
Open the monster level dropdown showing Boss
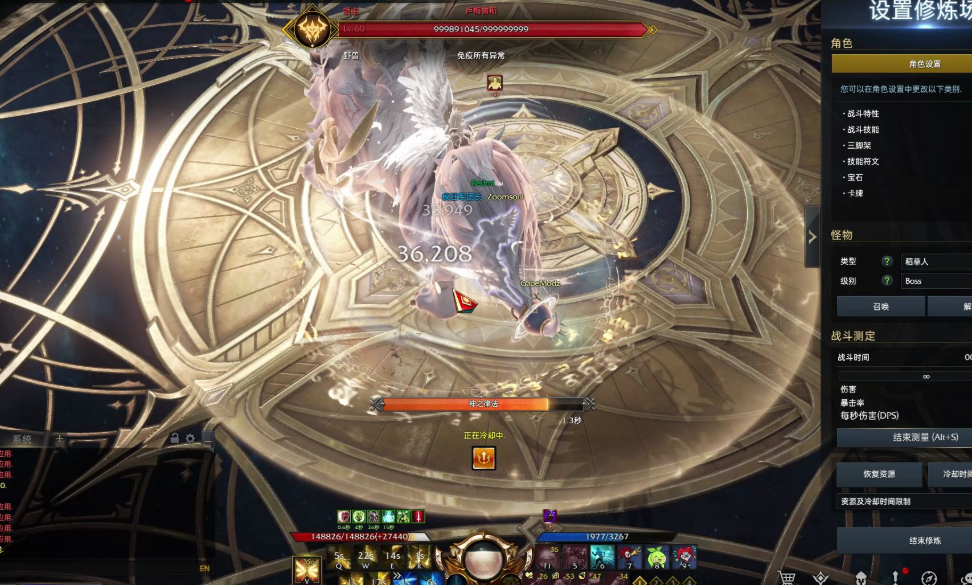pos(935,281)
